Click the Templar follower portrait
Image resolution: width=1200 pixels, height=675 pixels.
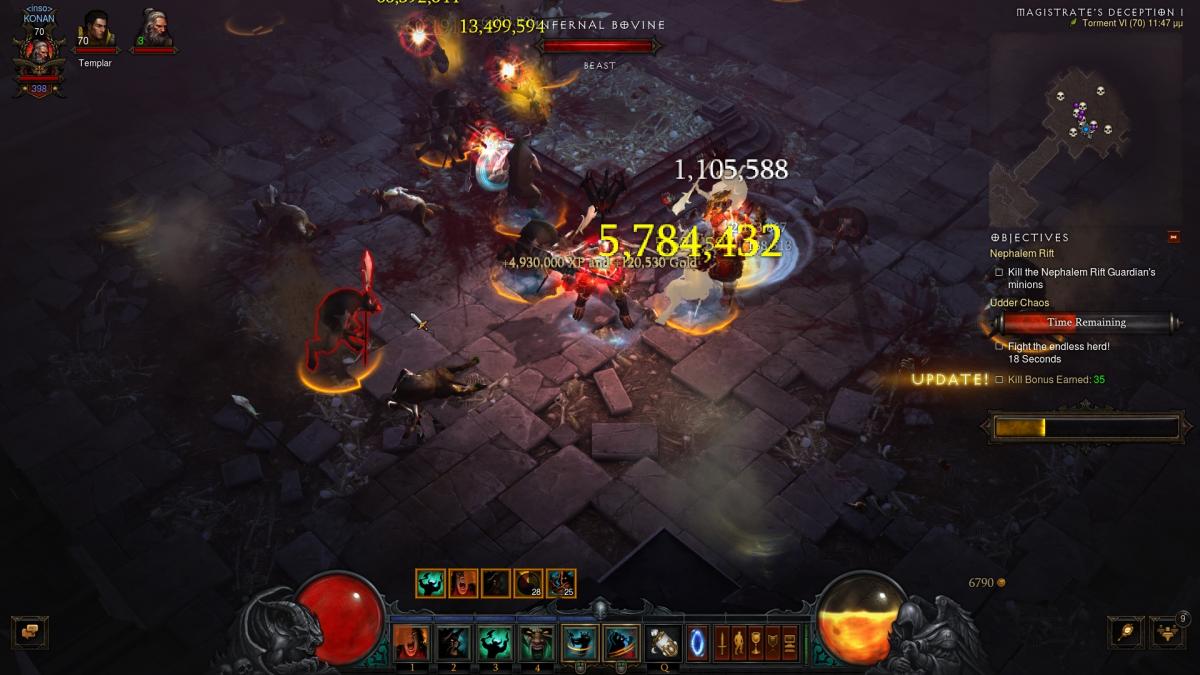coord(96,29)
